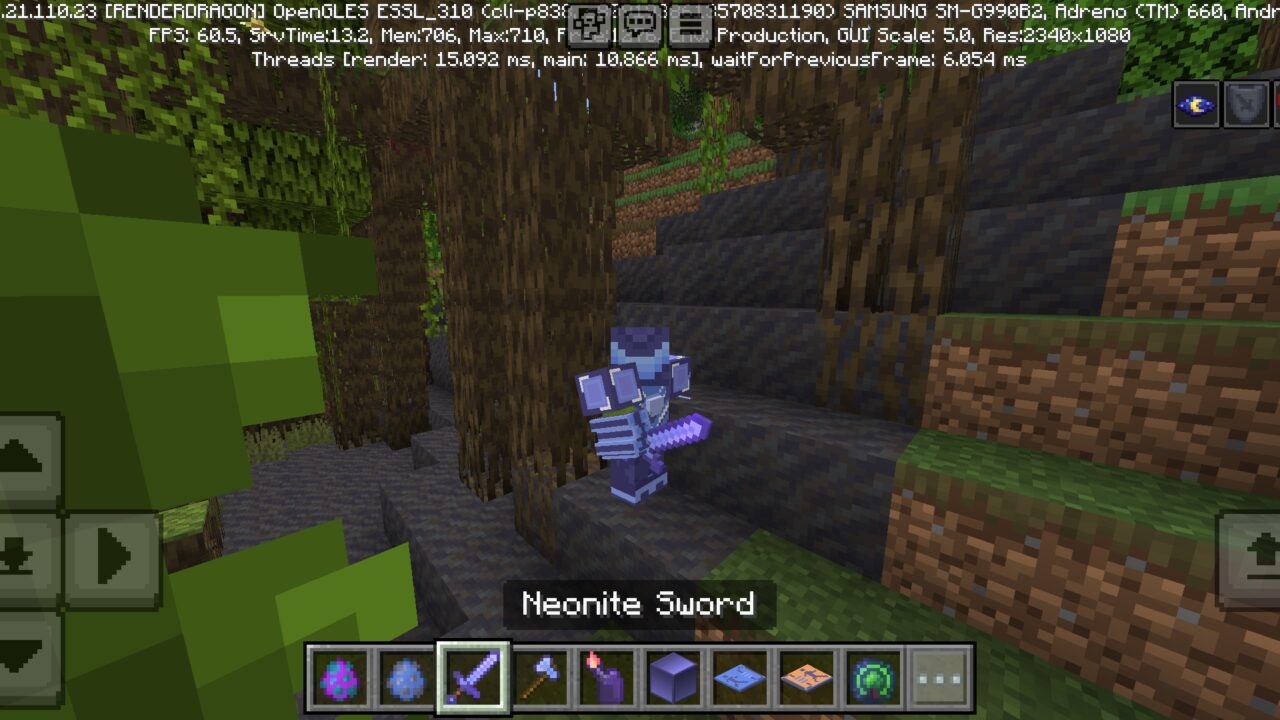Tap the blue moon status effect icon
The width and height of the screenshot is (1280, 720).
tap(1196, 104)
